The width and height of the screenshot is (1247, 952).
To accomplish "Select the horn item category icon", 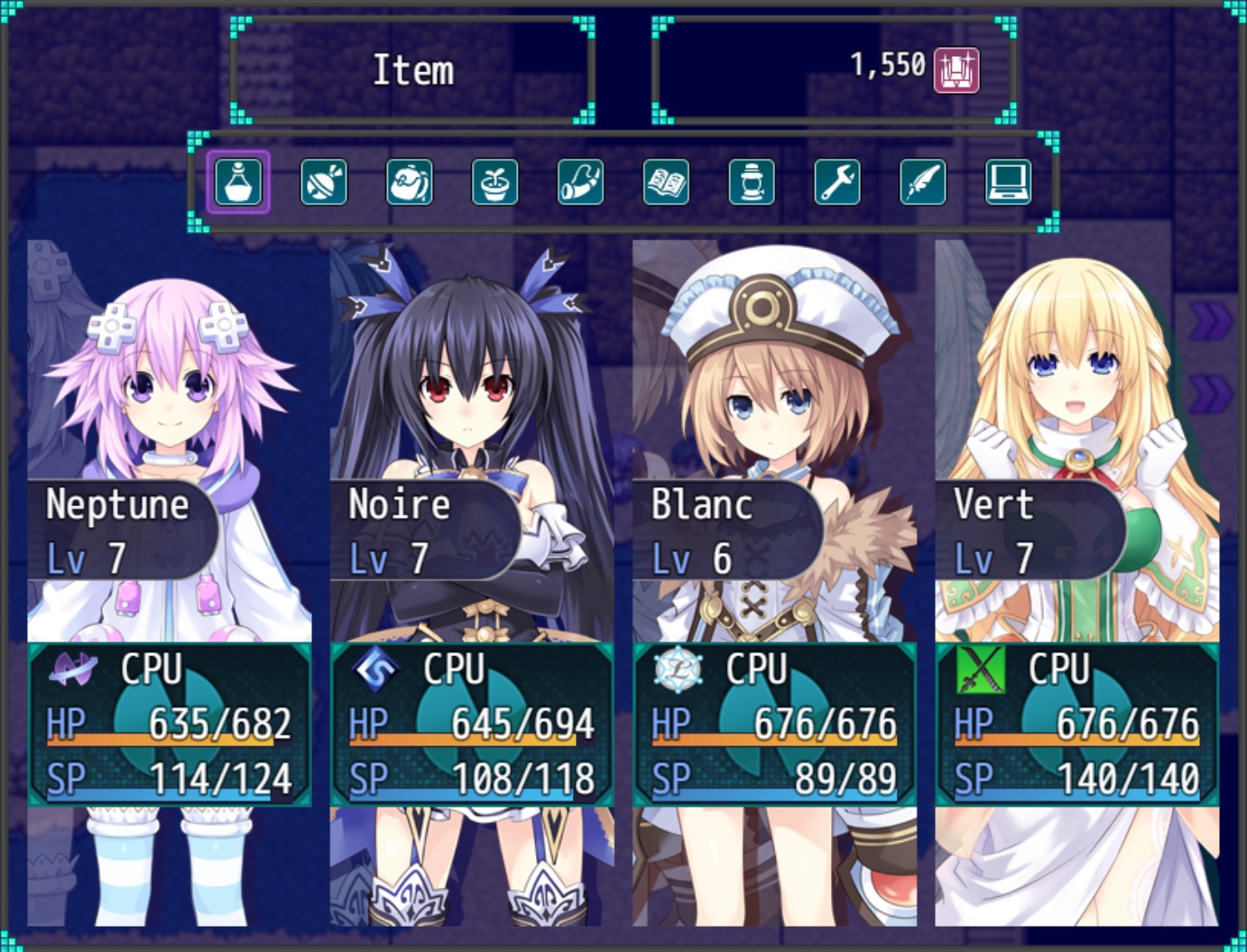I will pos(580,182).
